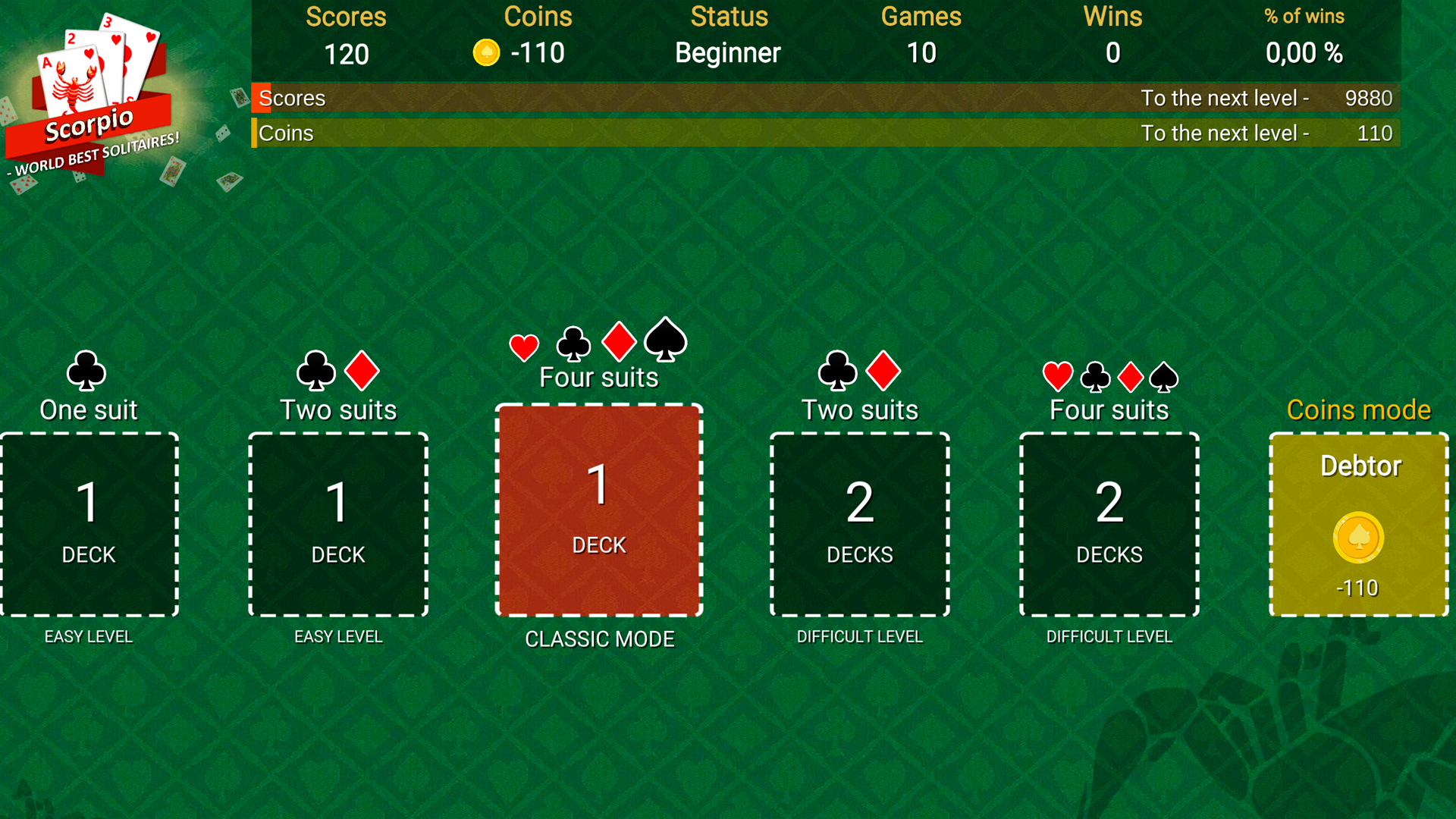Viewport: 1456px width, 819px height.
Task: Select the Two suits two decks difficult mode
Action: tap(859, 523)
